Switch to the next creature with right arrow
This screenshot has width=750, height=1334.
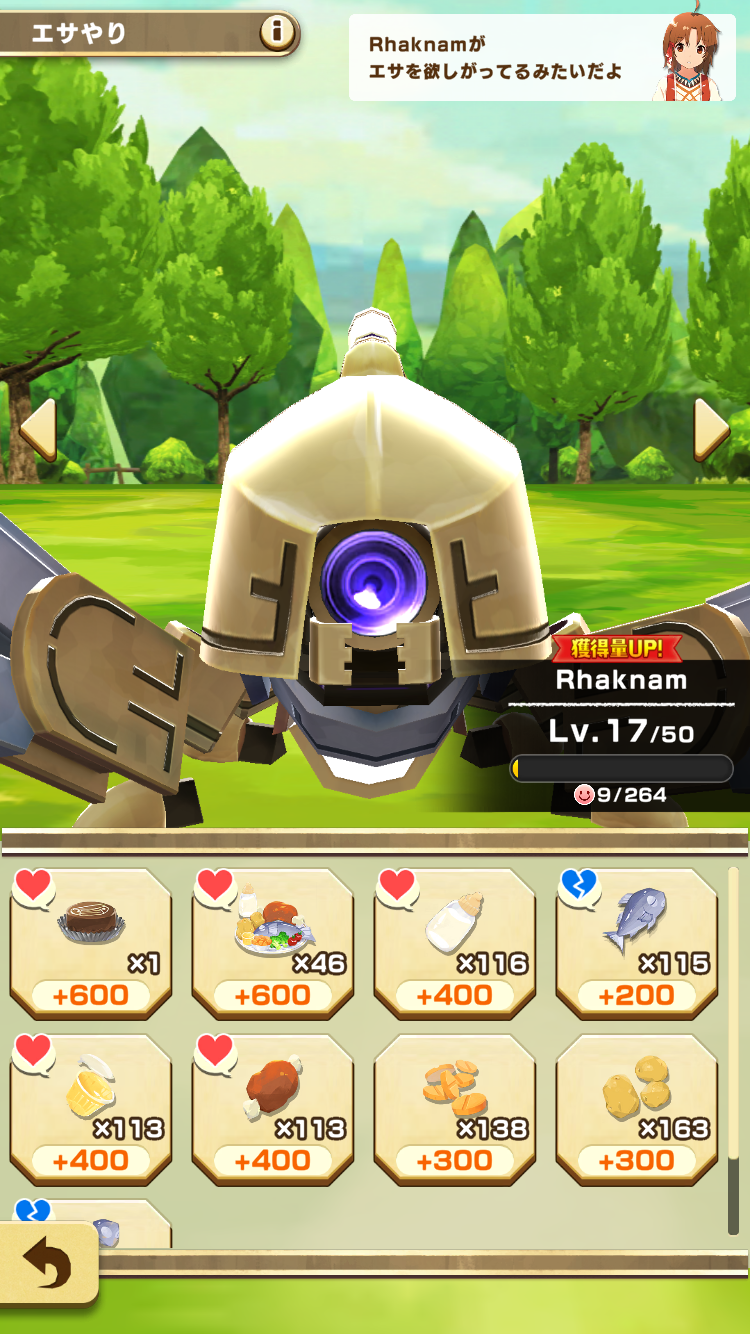point(711,430)
